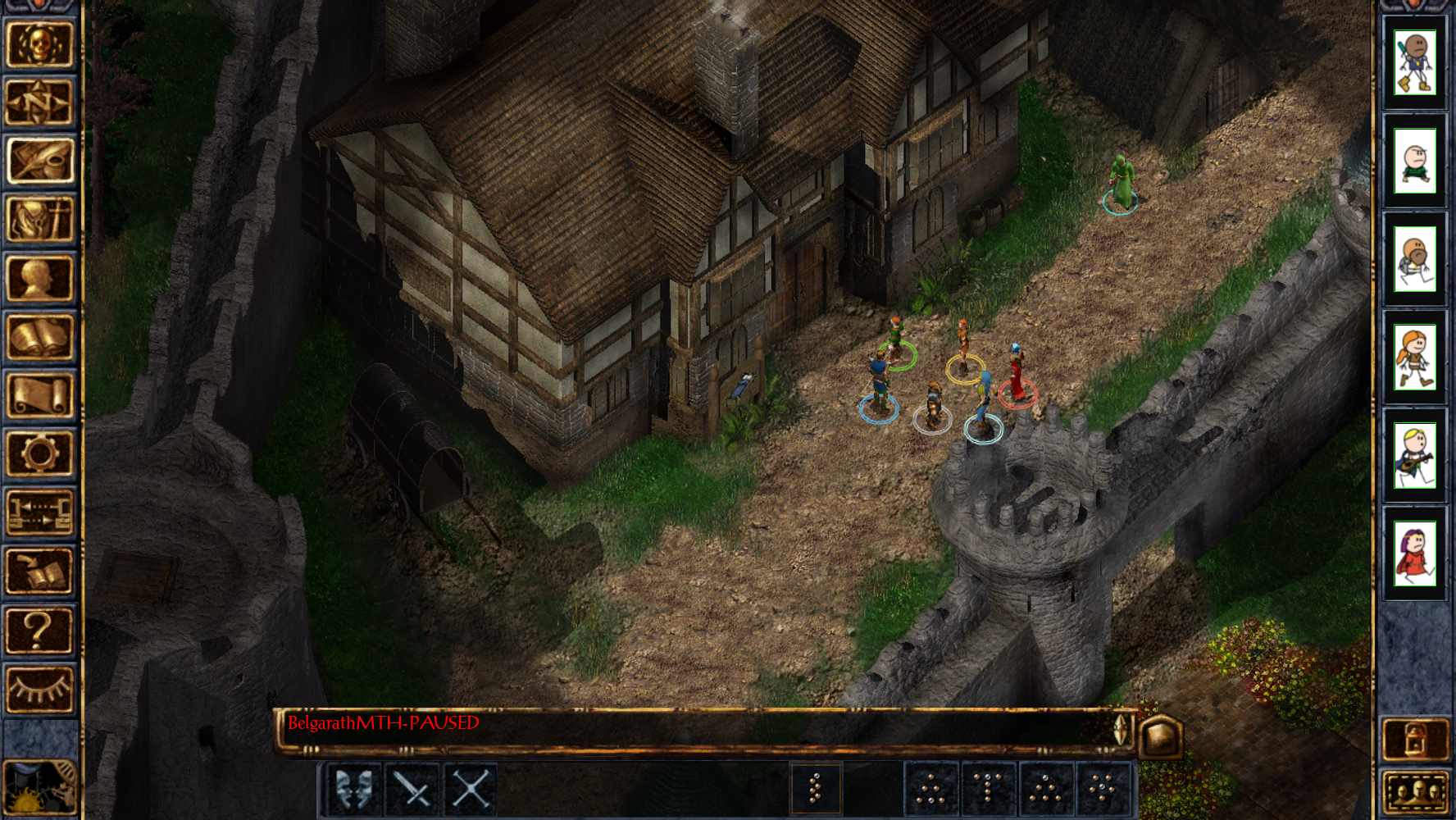The height and width of the screenshot is (820, 1456).
Task: Select the red-robed purple-haired character portrait
Action: (x=1415, y=554)
